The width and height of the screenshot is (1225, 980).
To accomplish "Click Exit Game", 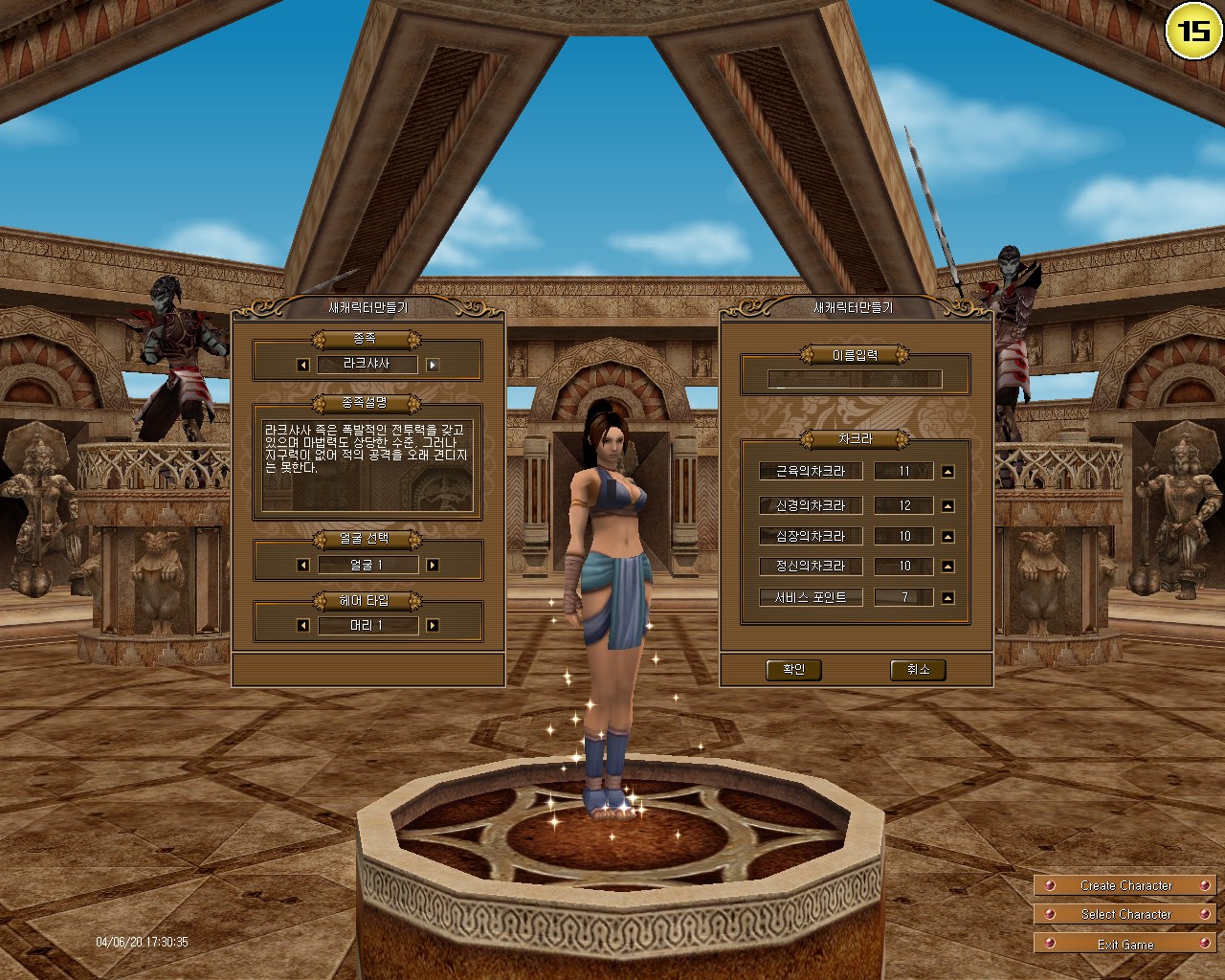I will 1125,944.
